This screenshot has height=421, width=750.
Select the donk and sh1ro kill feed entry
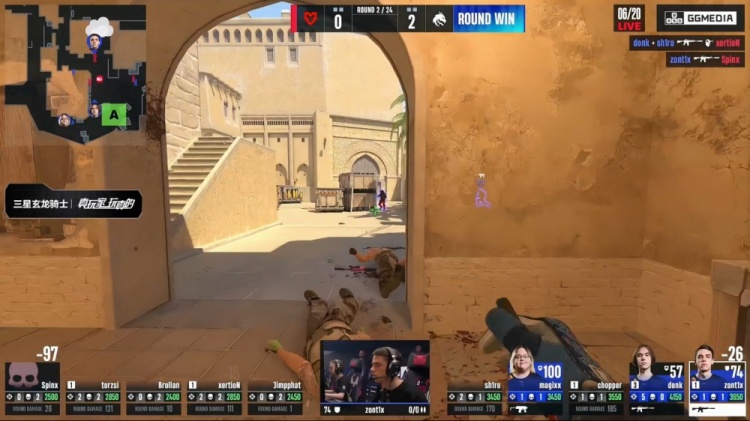[x=686, y=43]
